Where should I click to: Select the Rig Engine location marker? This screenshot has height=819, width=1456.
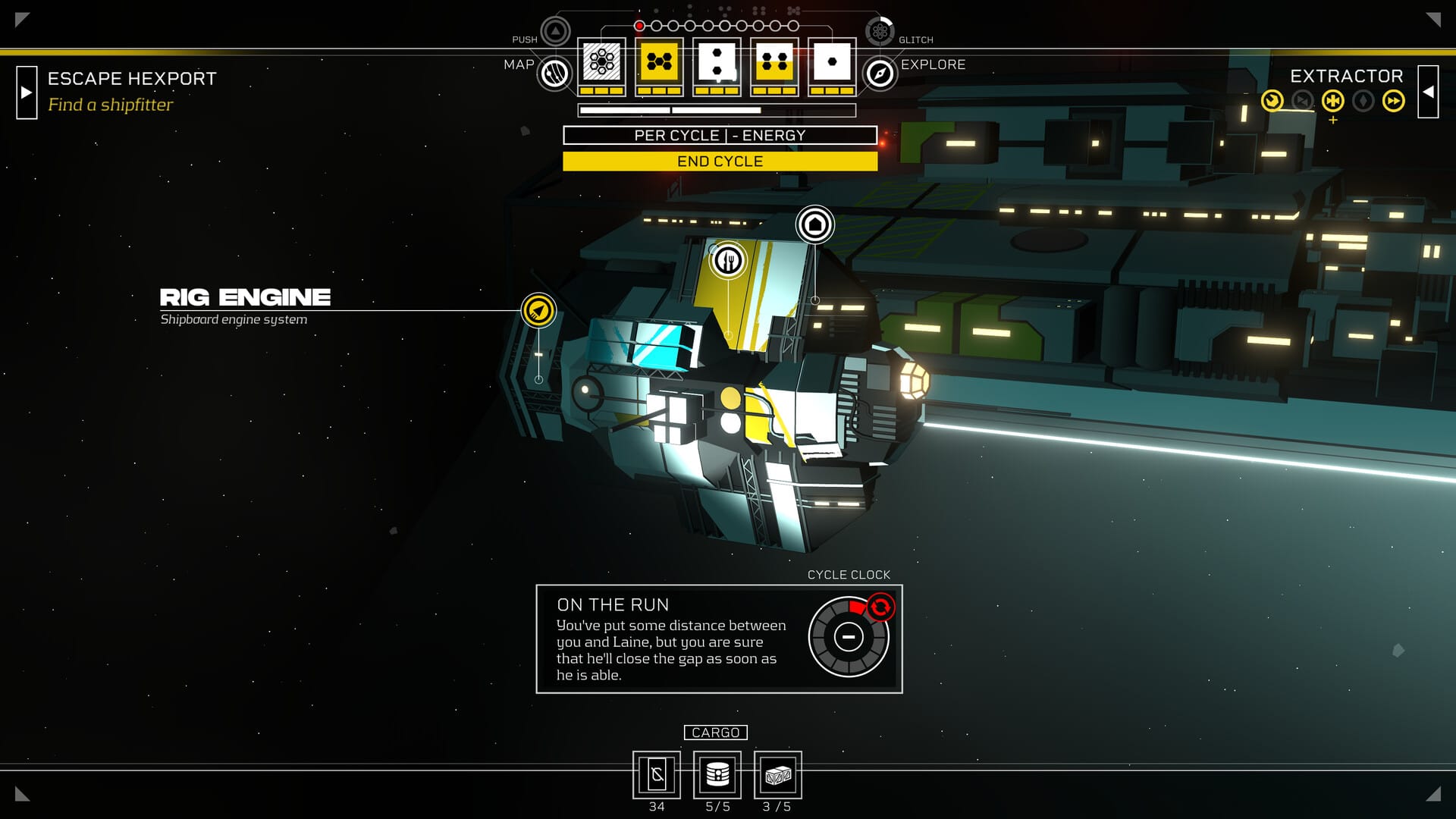538,310
